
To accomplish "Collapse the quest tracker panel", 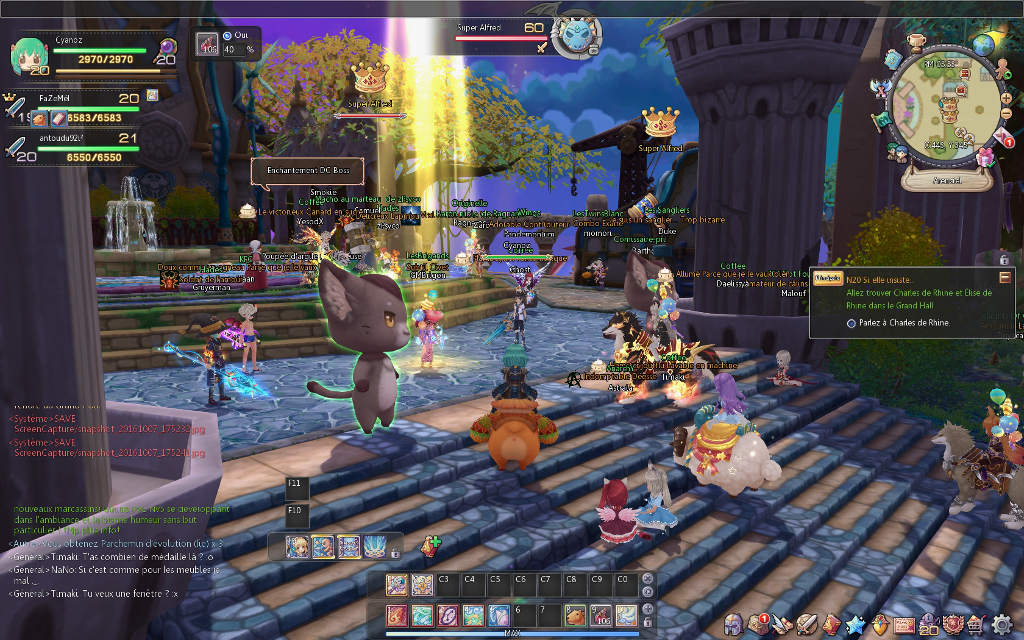I will [1004, 278].
